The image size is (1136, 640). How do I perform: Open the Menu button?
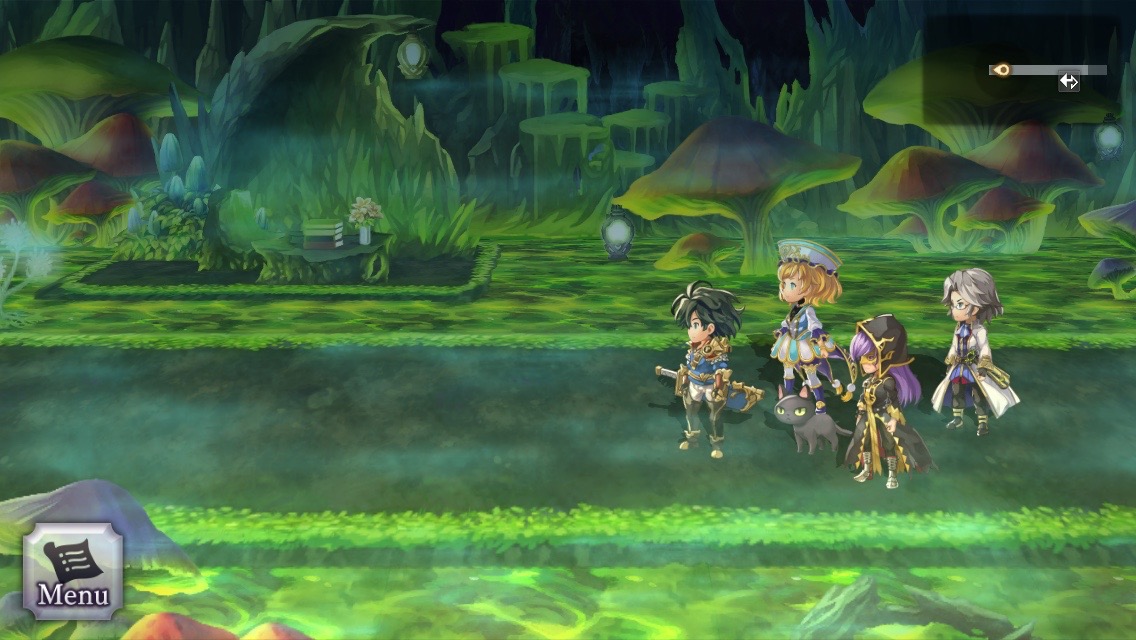(72, 571)
